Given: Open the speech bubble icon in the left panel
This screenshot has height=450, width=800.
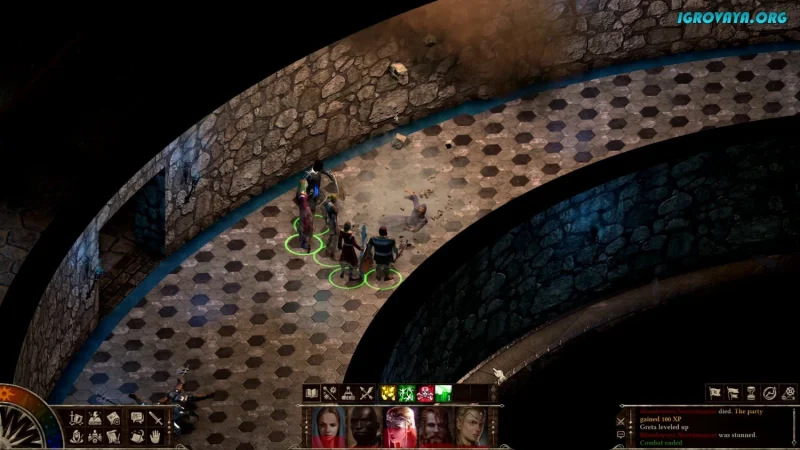Looking at the screenshot, I should (137, 417).
